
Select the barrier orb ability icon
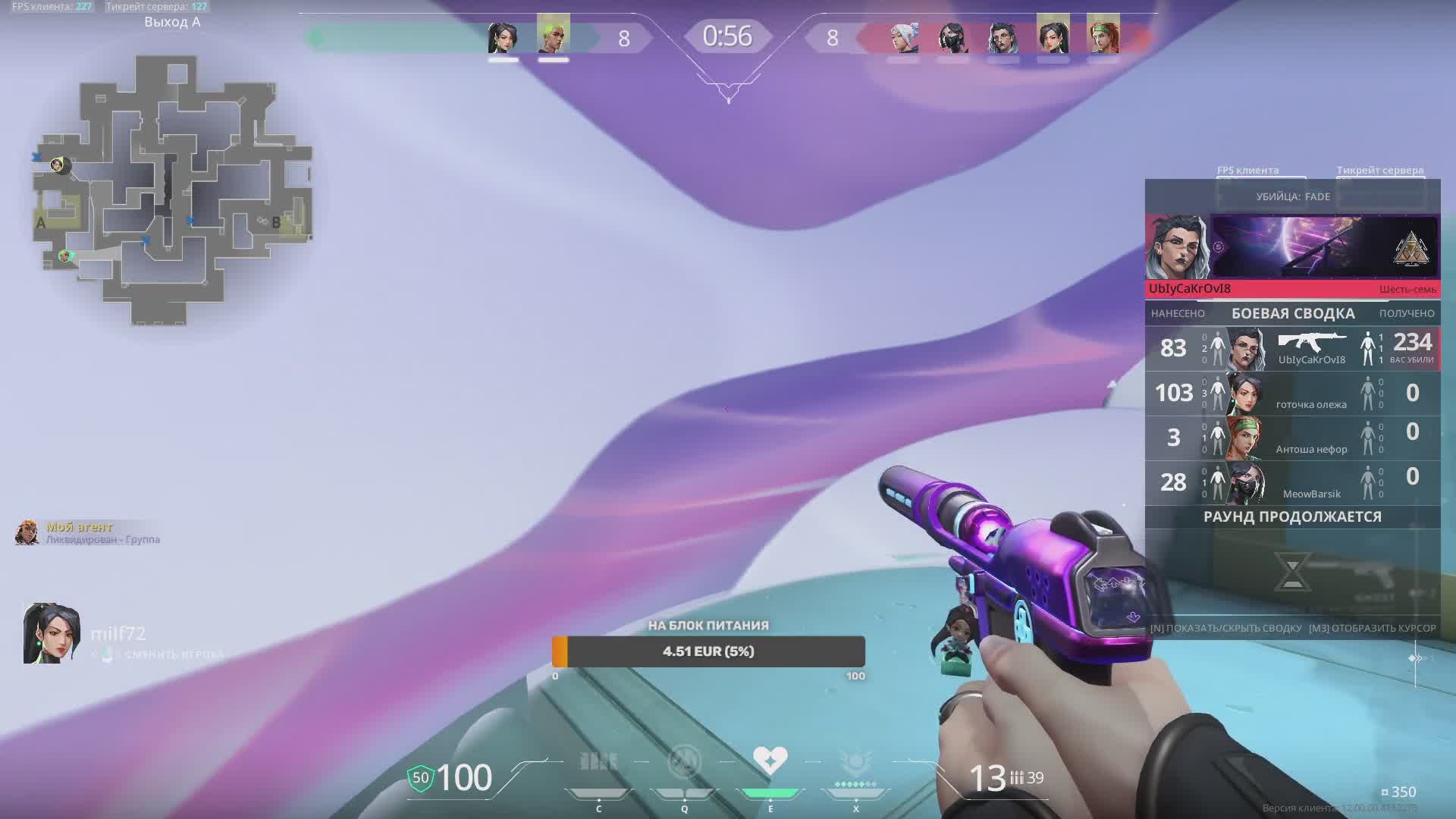tap(598, 762)
